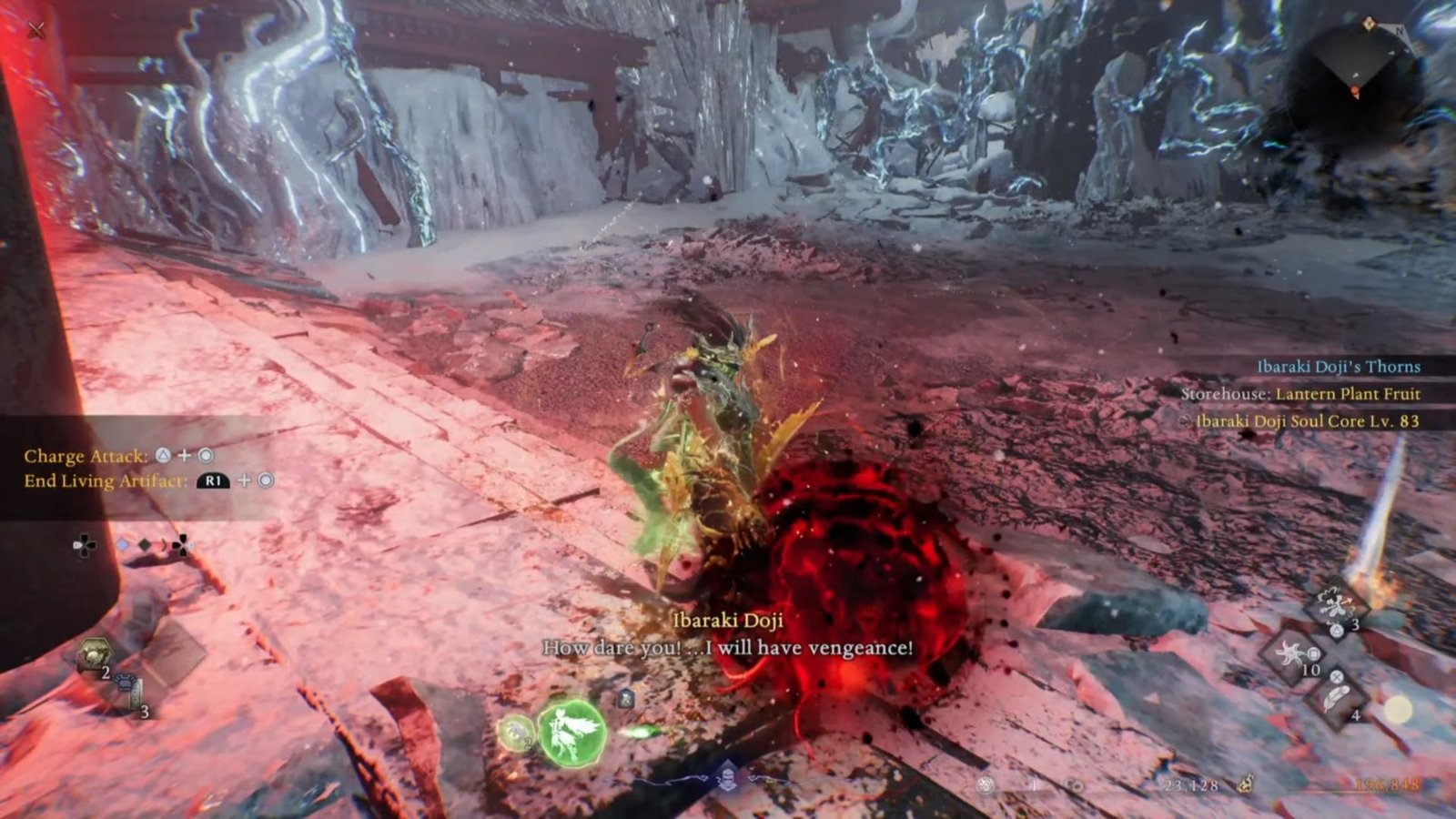Screen dimensions: 1456x819
Task: Click the 'Storehouse: Lantern Plant Fruit' loot text
Action: (x=1301, y=395)
